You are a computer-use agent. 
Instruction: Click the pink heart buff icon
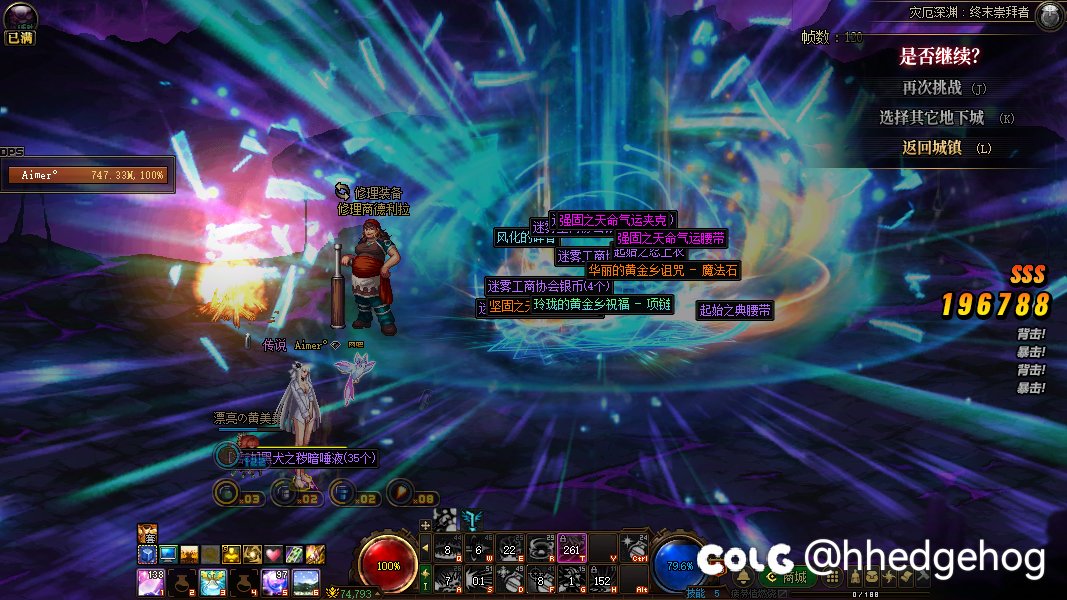tap(273, 553)
